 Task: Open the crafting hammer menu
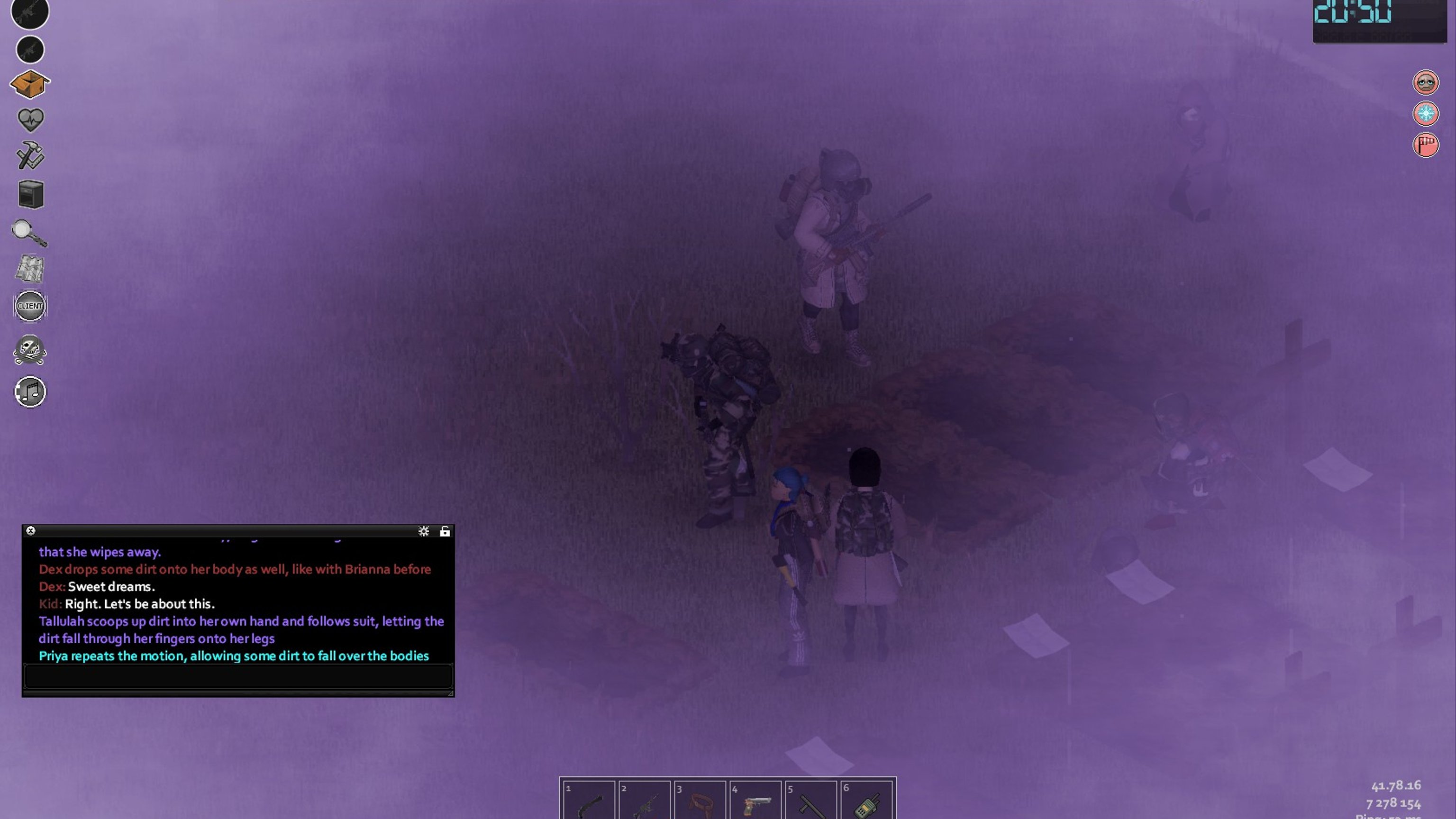click(x=30, y=155)
